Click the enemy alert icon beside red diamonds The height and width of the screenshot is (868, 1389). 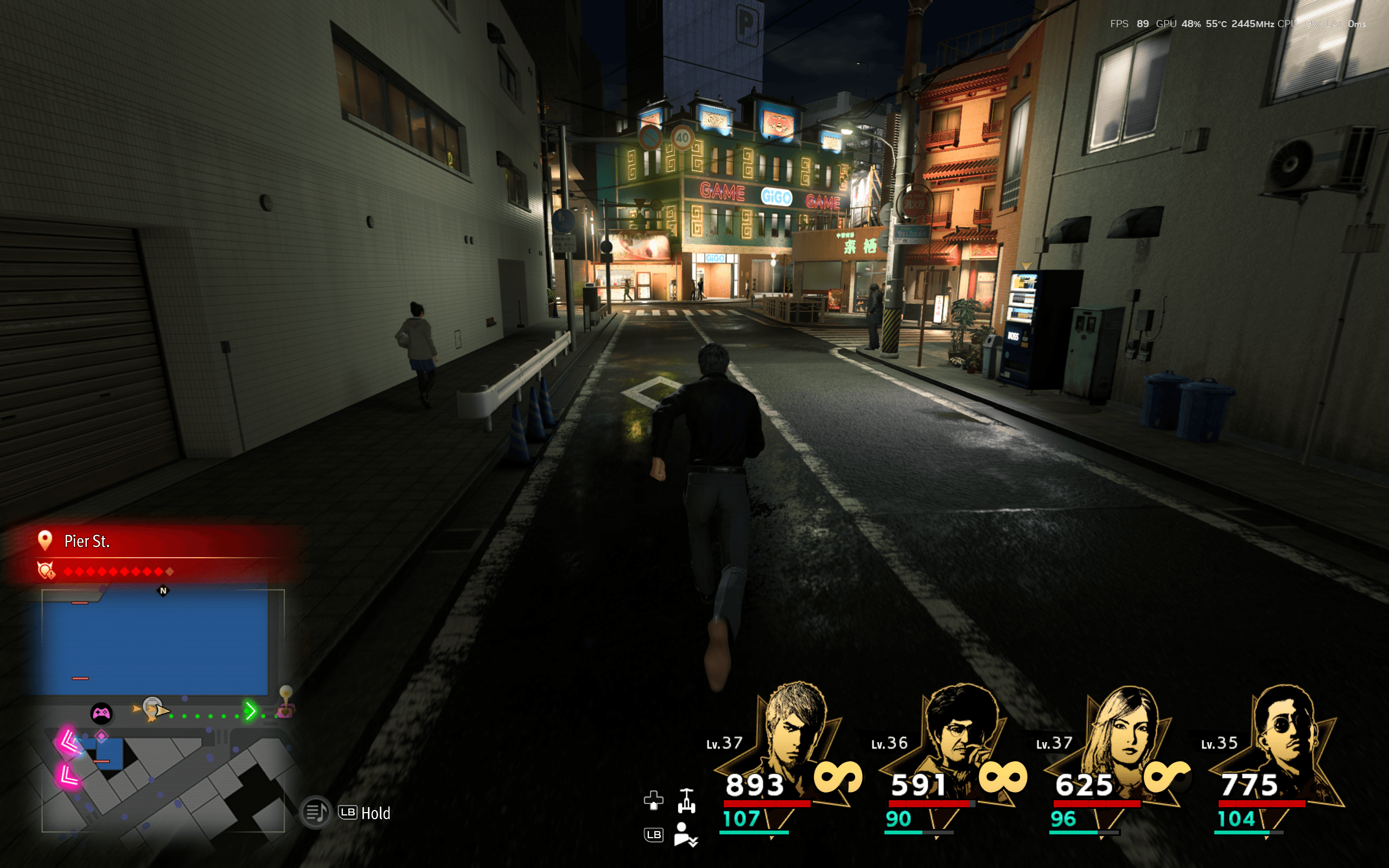46,570
